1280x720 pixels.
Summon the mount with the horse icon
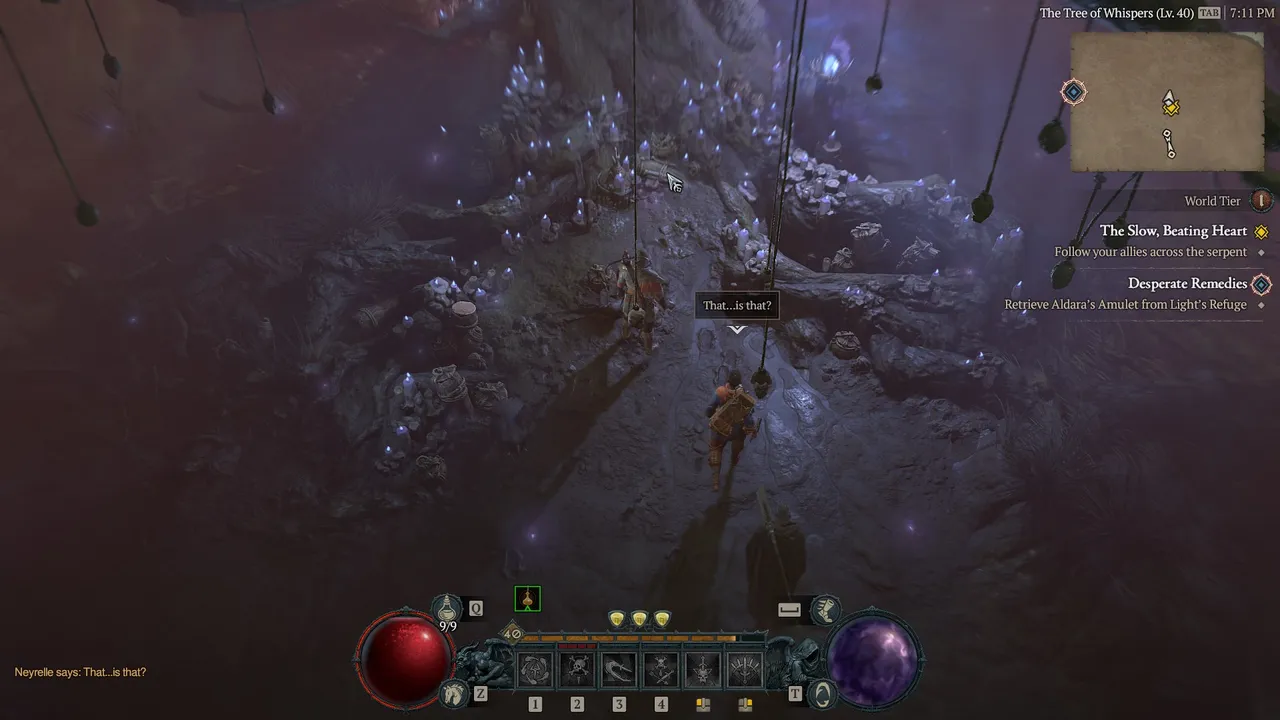[x=454, y=692]
